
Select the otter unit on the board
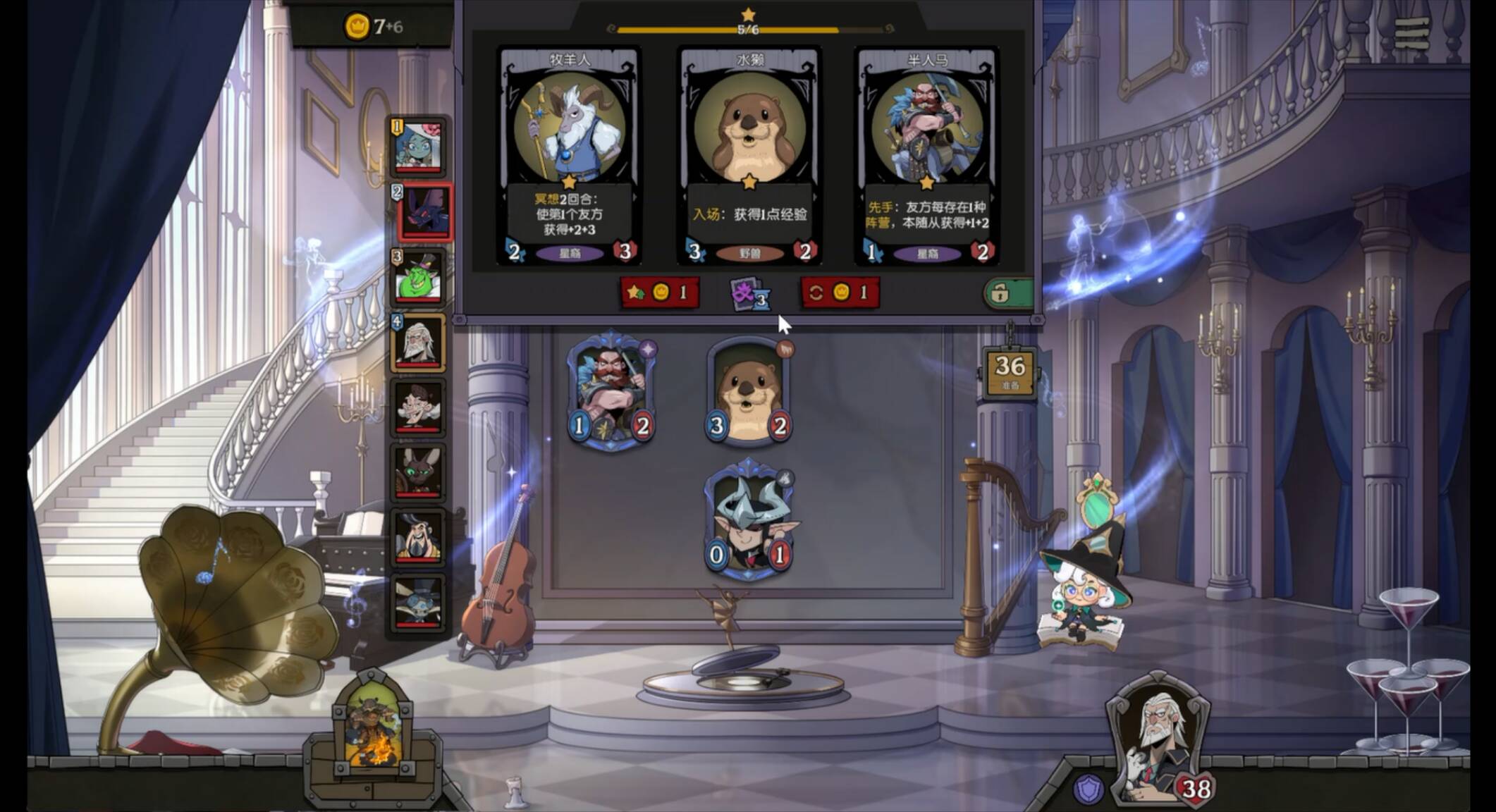[x=749, y=391]
